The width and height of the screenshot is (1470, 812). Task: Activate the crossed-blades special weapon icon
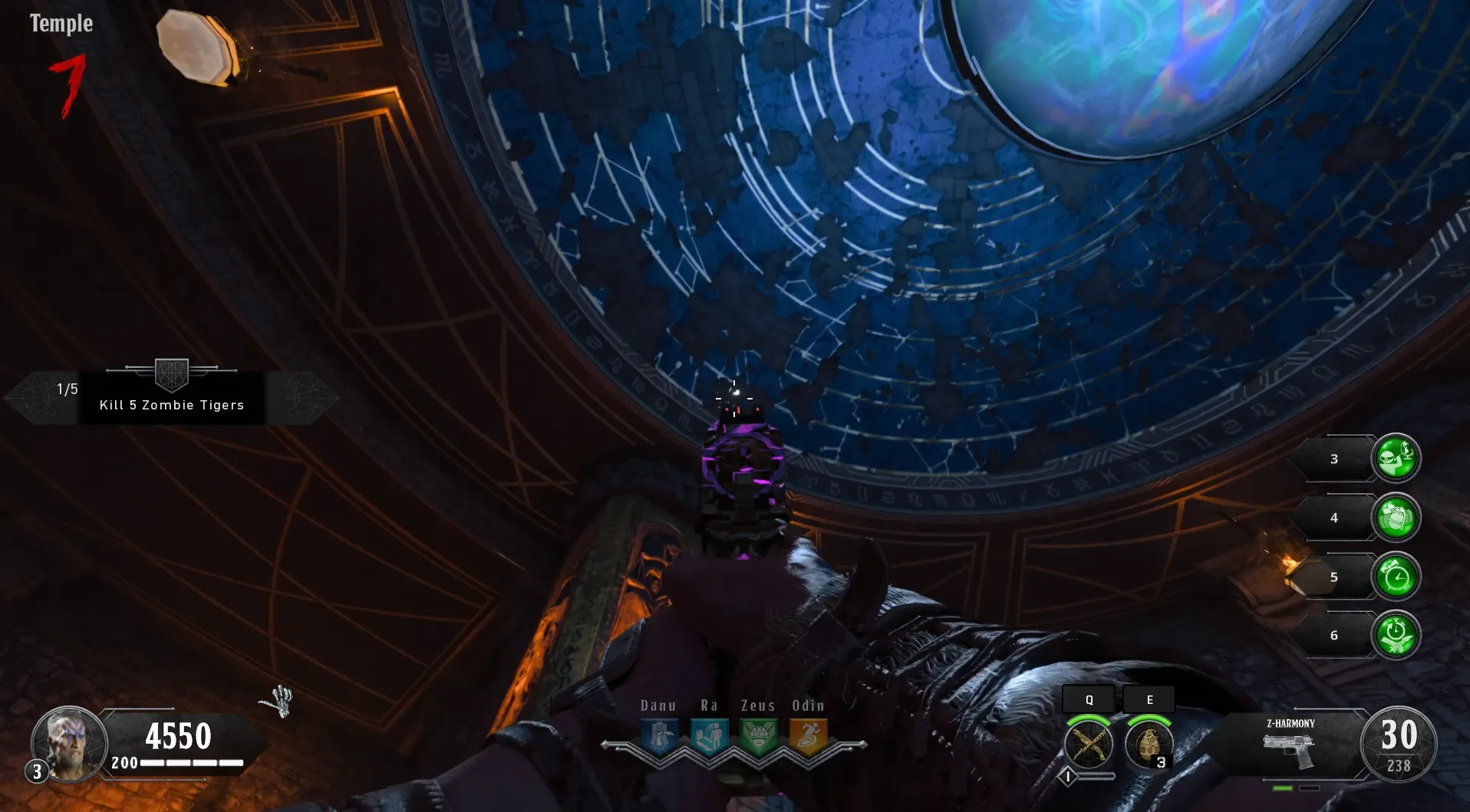click(1088, 744)
